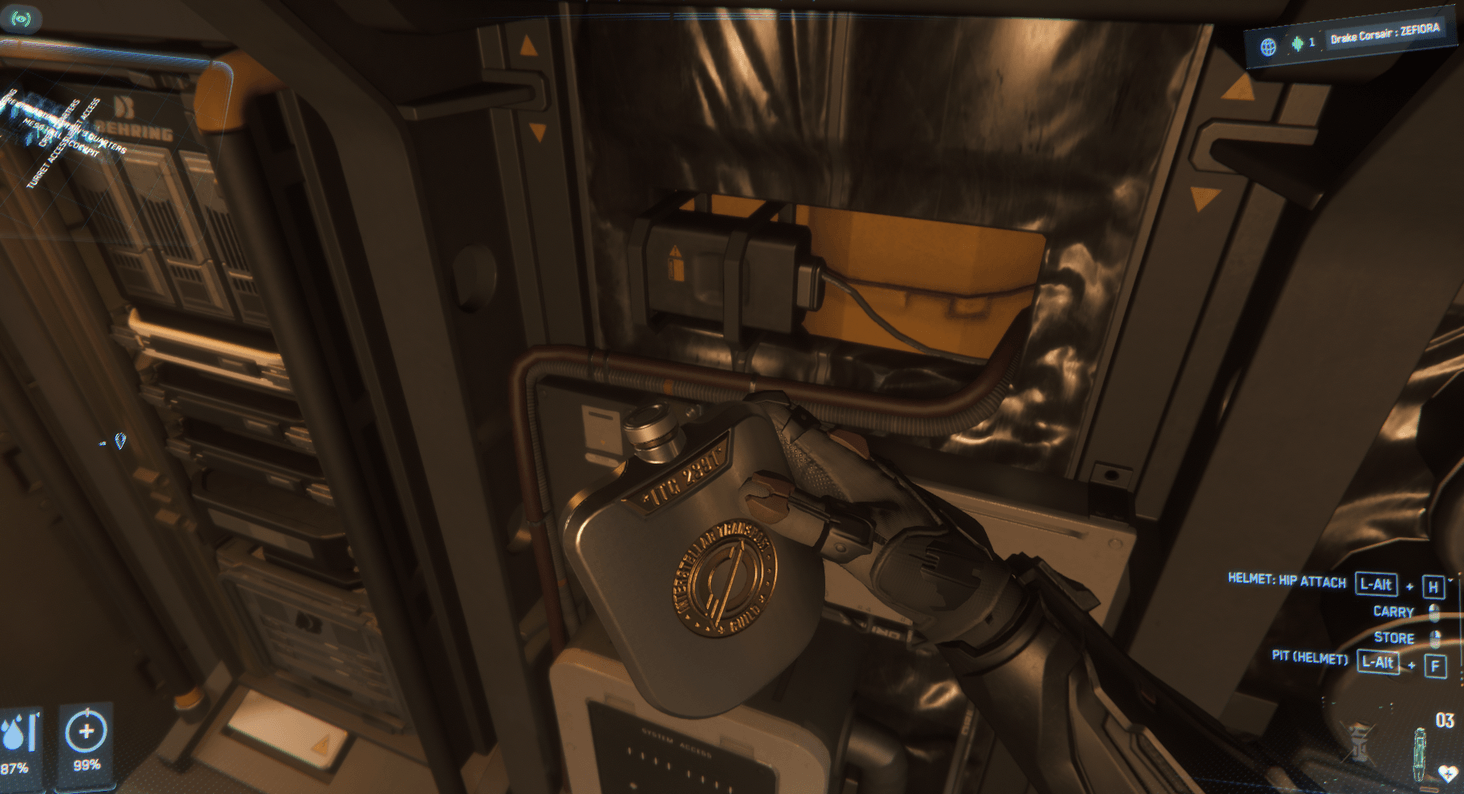Select the standing player body status icon
This screenshot has width=1464, height=794.
coord(1420,753)
